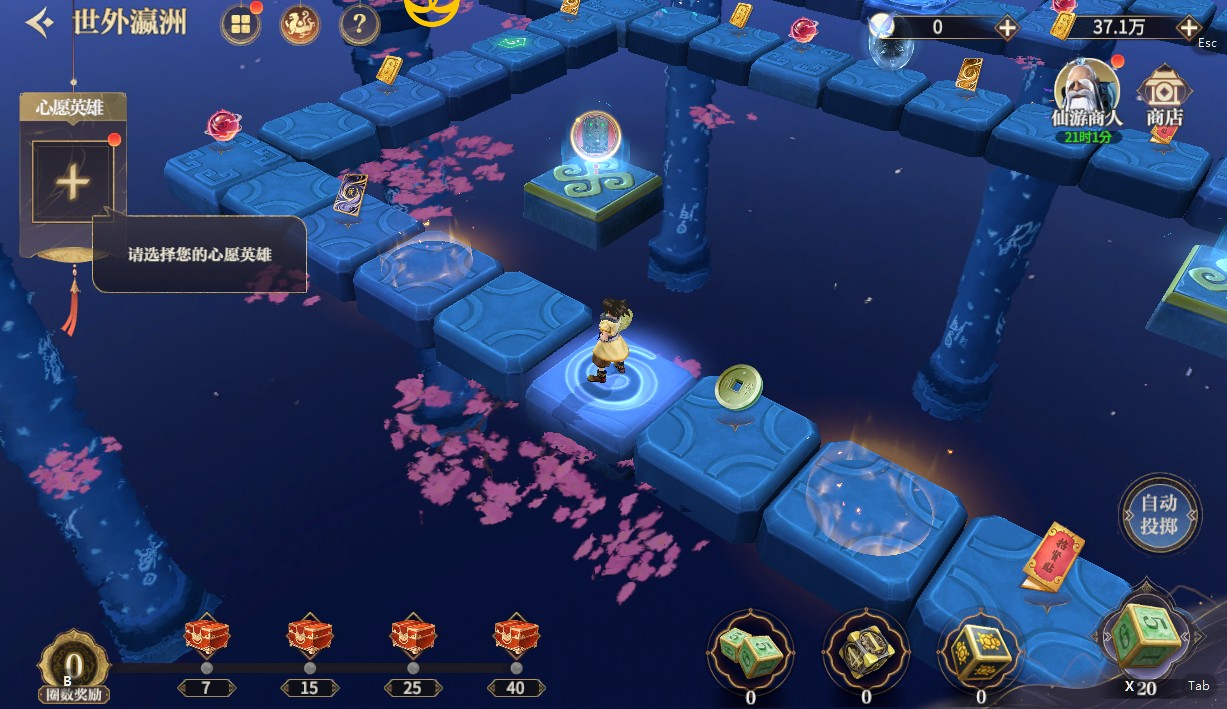
Task: Add a wish hero with the plus slot
Action: click(72, 182)
